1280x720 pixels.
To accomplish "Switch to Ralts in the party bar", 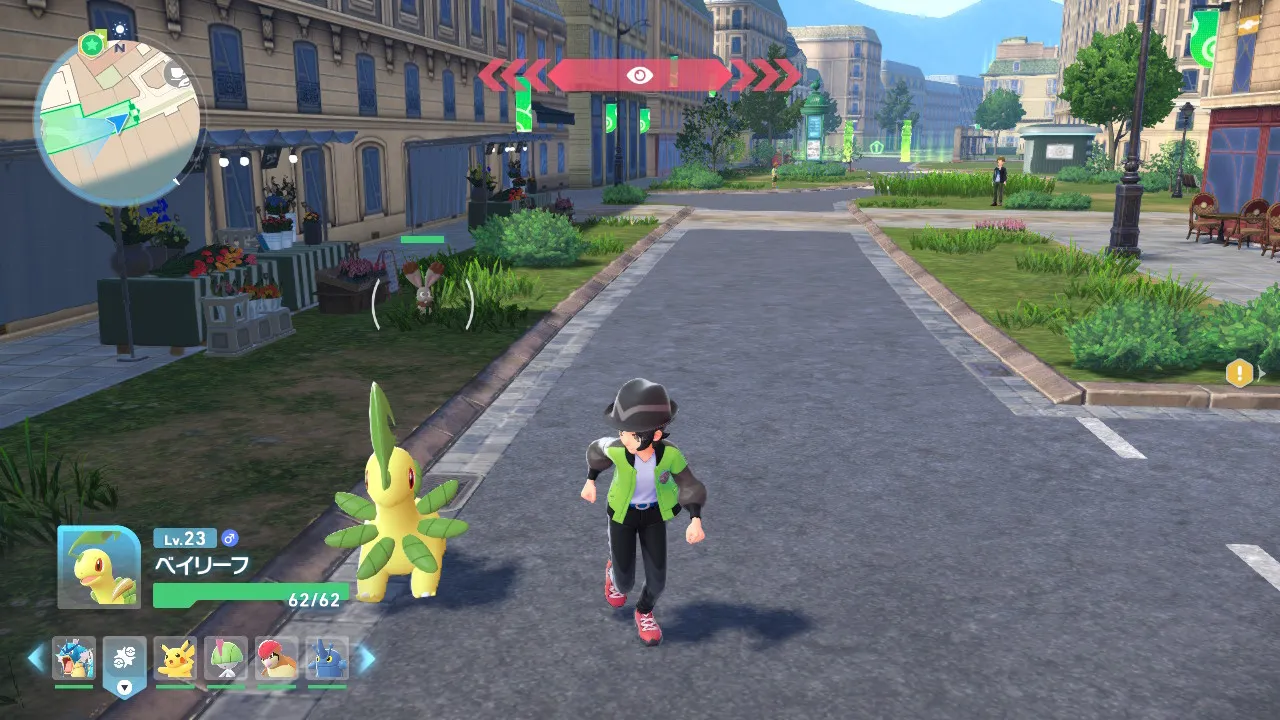I will [x=226, y=659].
